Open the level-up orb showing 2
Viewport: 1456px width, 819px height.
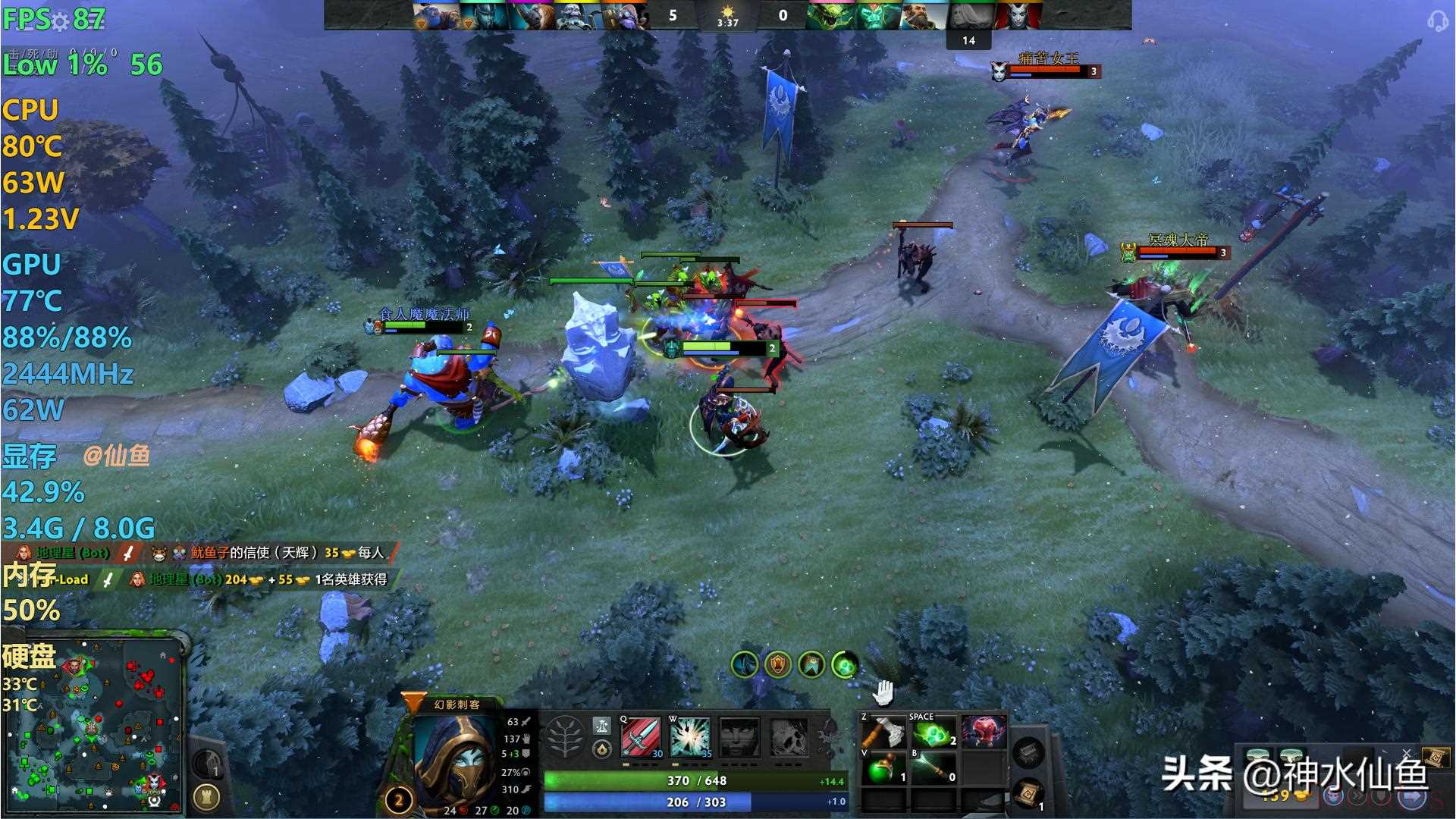tap(398, 799)
